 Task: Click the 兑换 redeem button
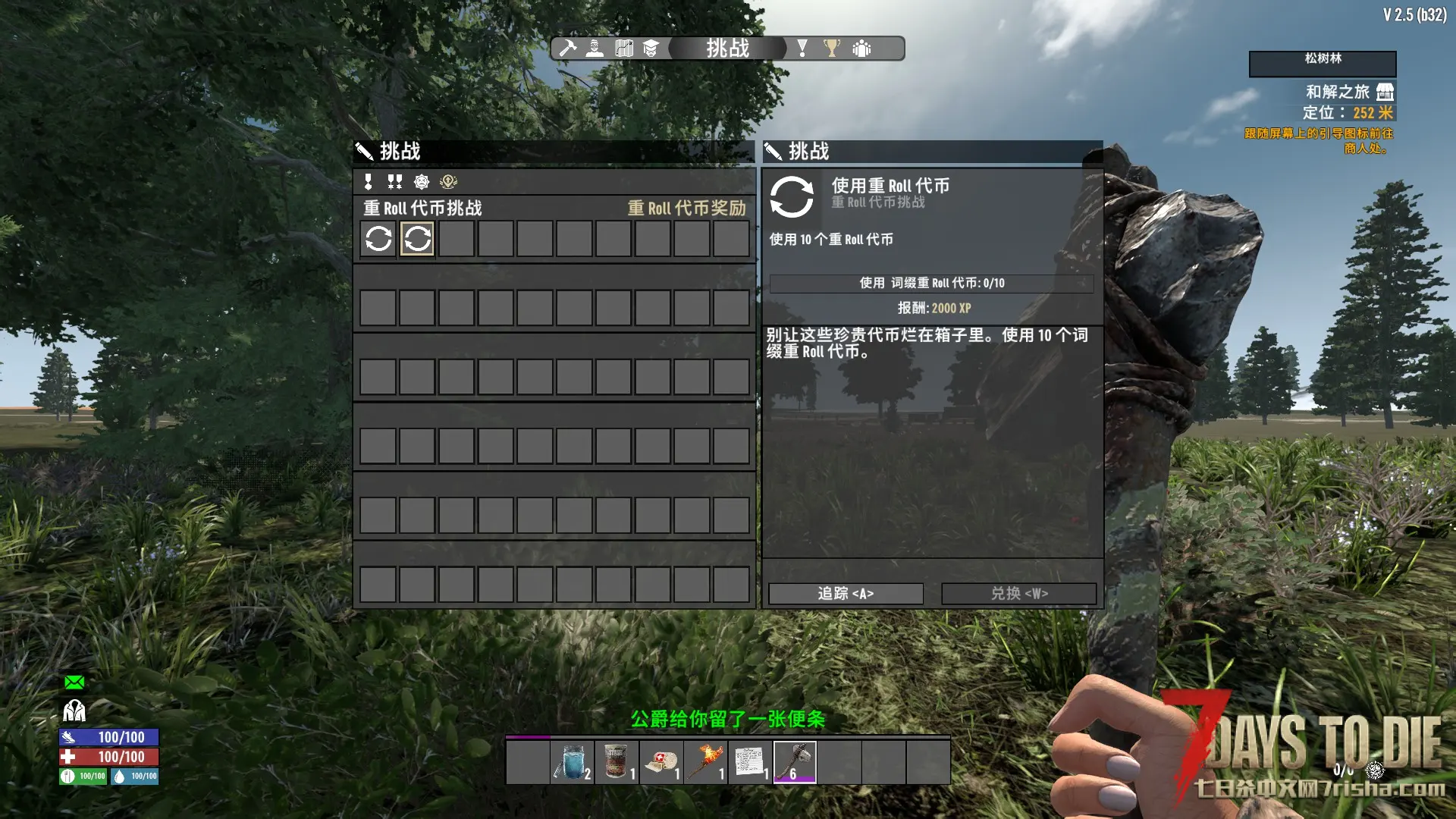[x=1018, y=593]
